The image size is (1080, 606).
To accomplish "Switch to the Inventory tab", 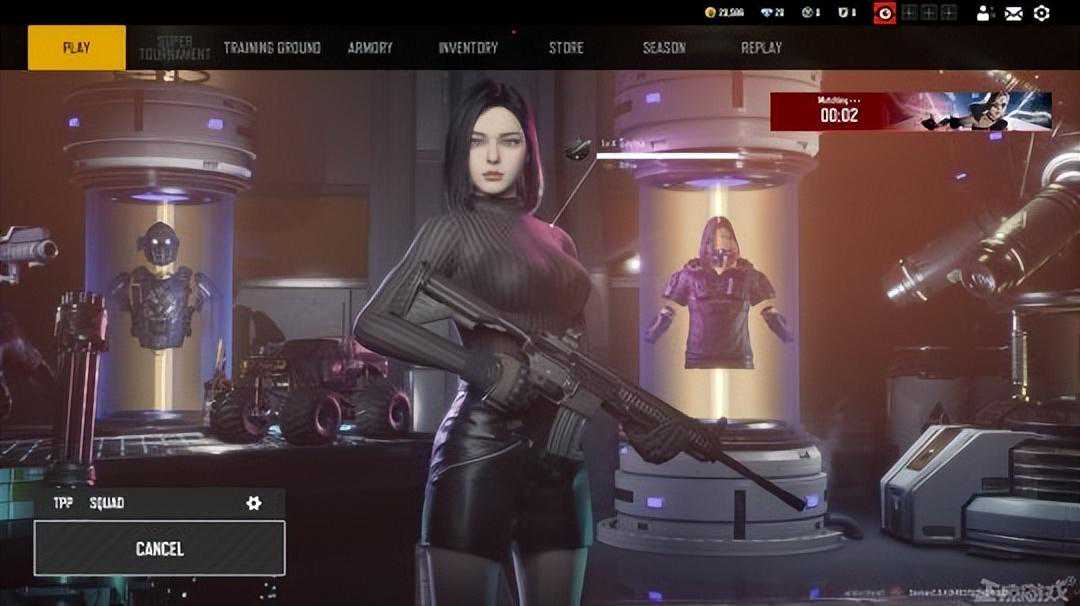I will pos(468,48).
